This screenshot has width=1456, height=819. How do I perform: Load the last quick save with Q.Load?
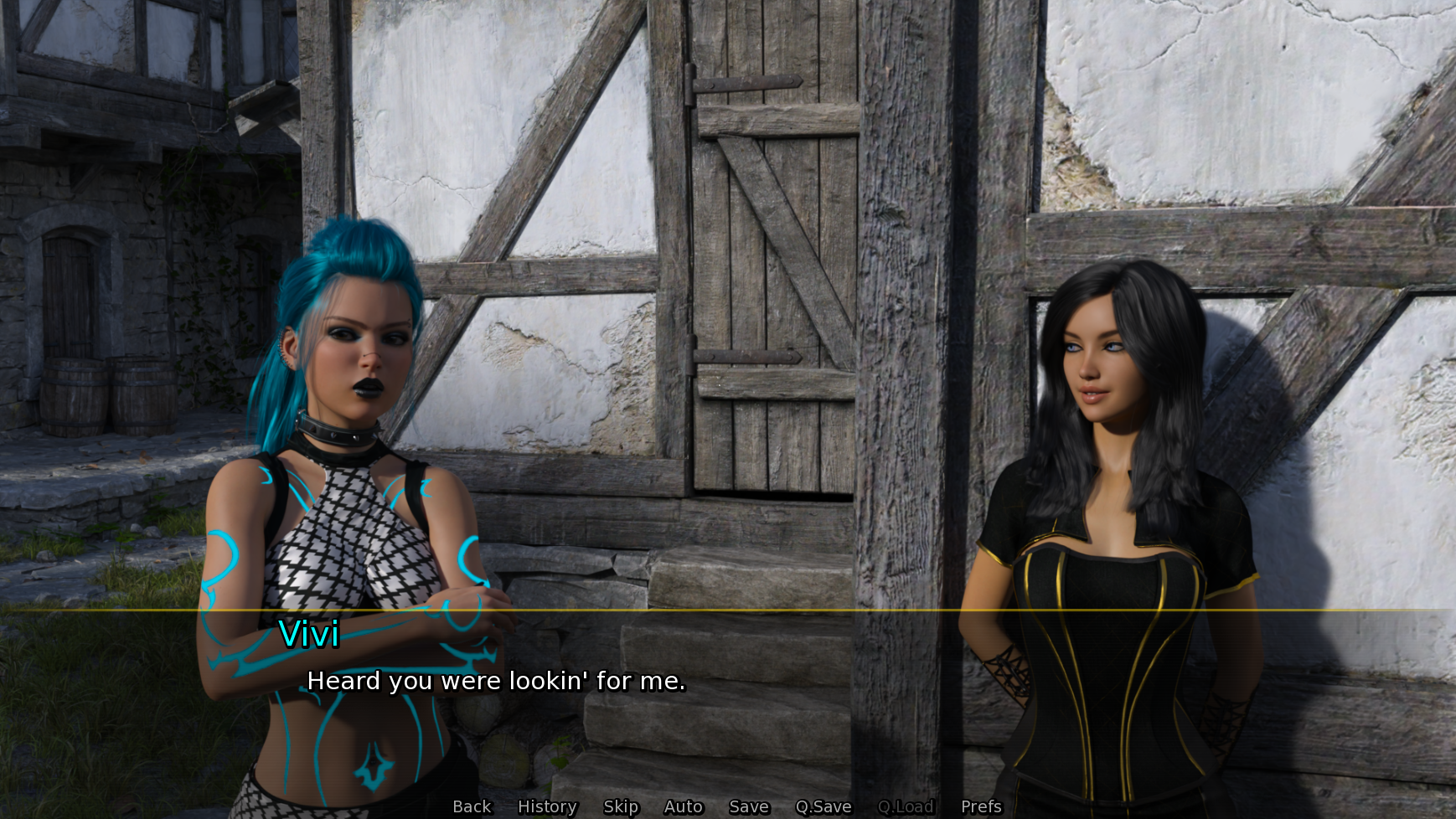click(906, 806)
